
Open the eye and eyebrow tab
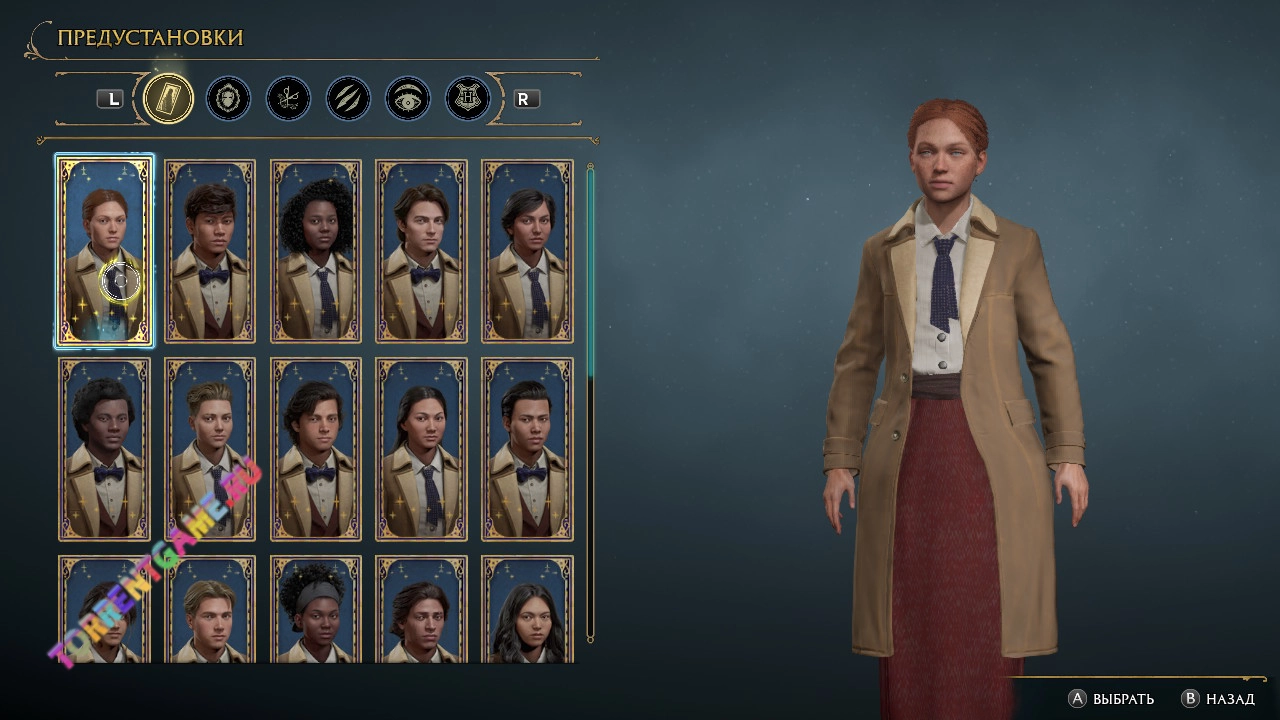pos(408,99)
